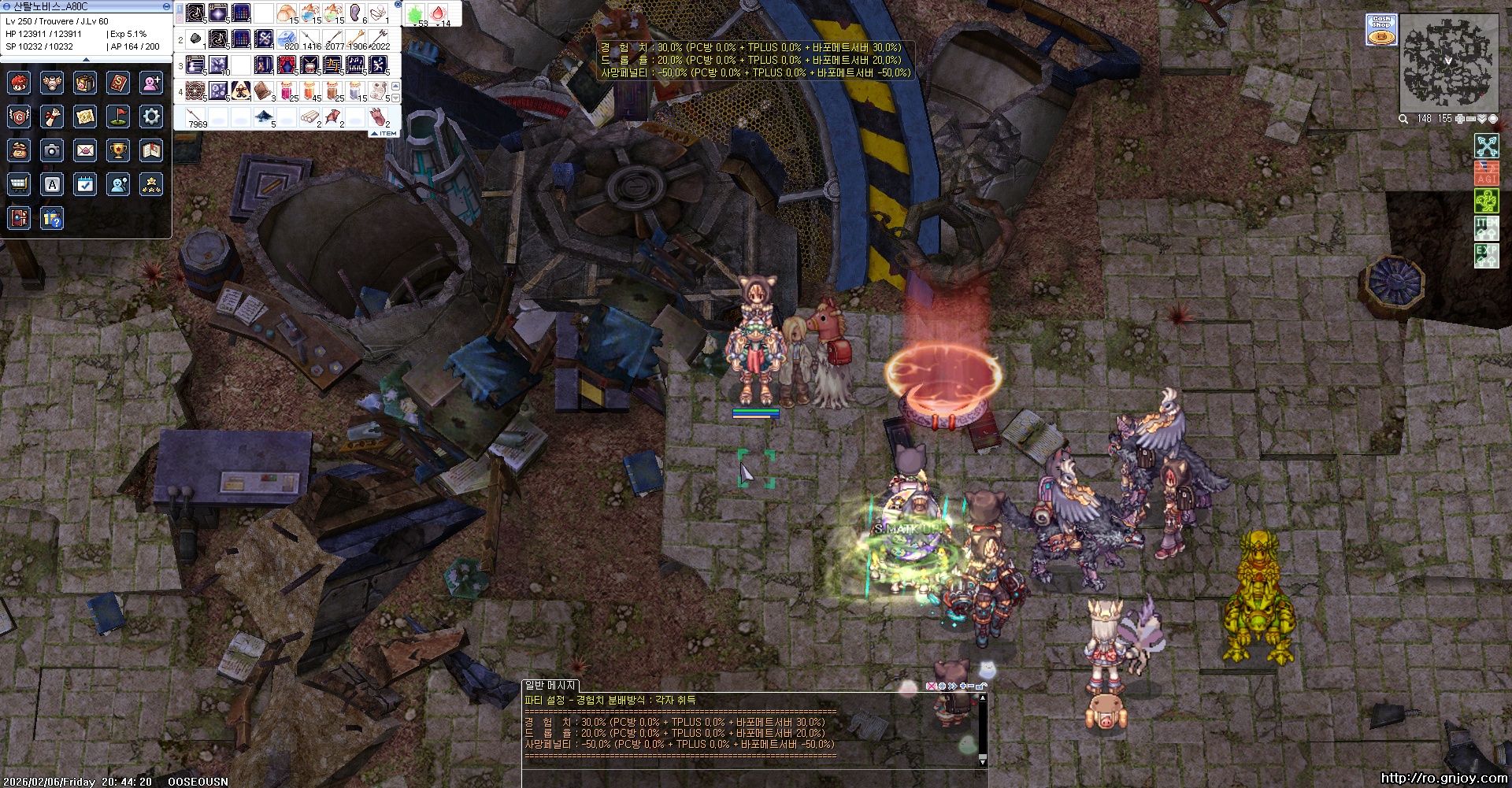This screenshot has width=1512, height=788.
Task: Open the Cash Shop
Action: 1381,30
